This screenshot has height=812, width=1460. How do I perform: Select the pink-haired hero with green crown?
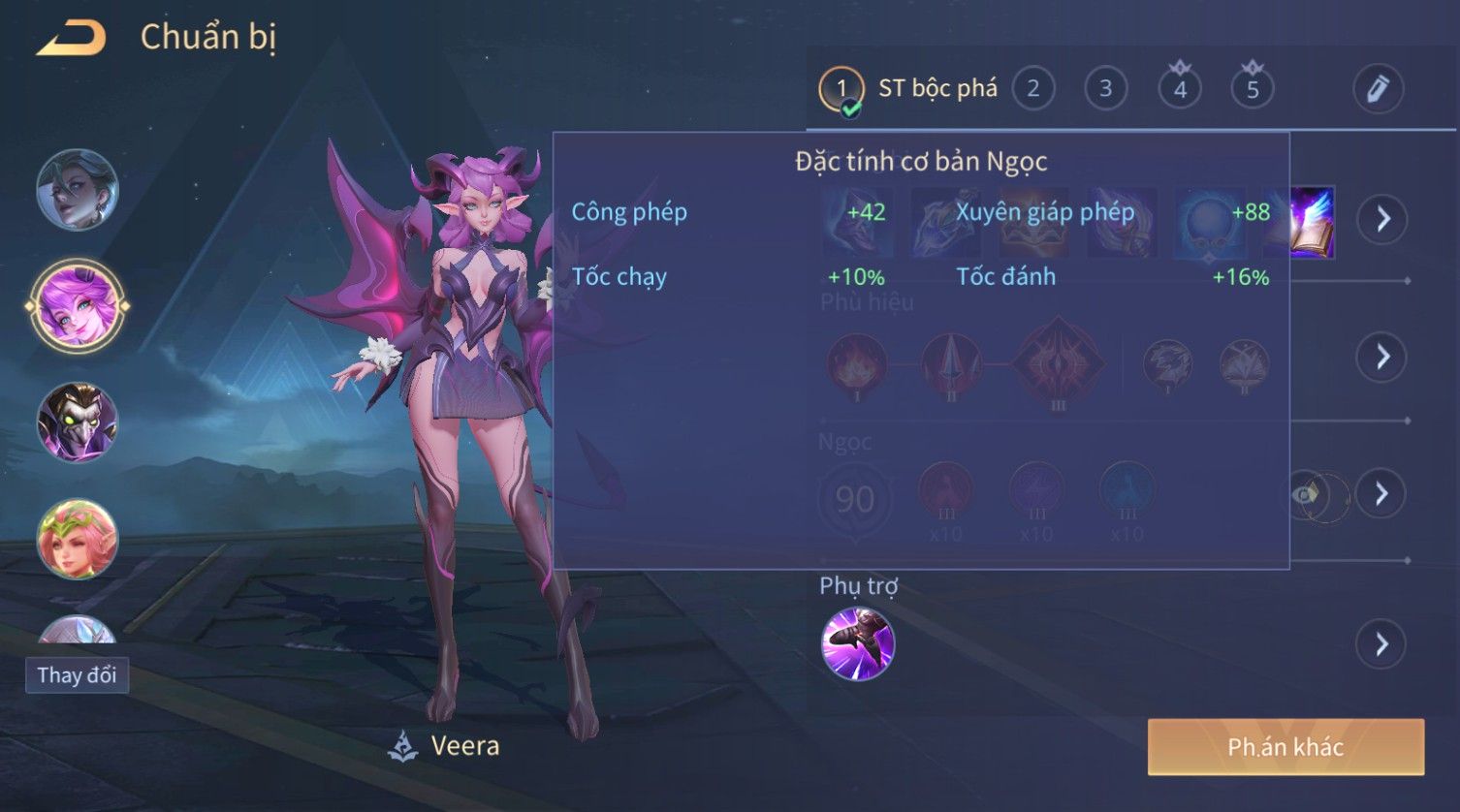pos(78,539)
